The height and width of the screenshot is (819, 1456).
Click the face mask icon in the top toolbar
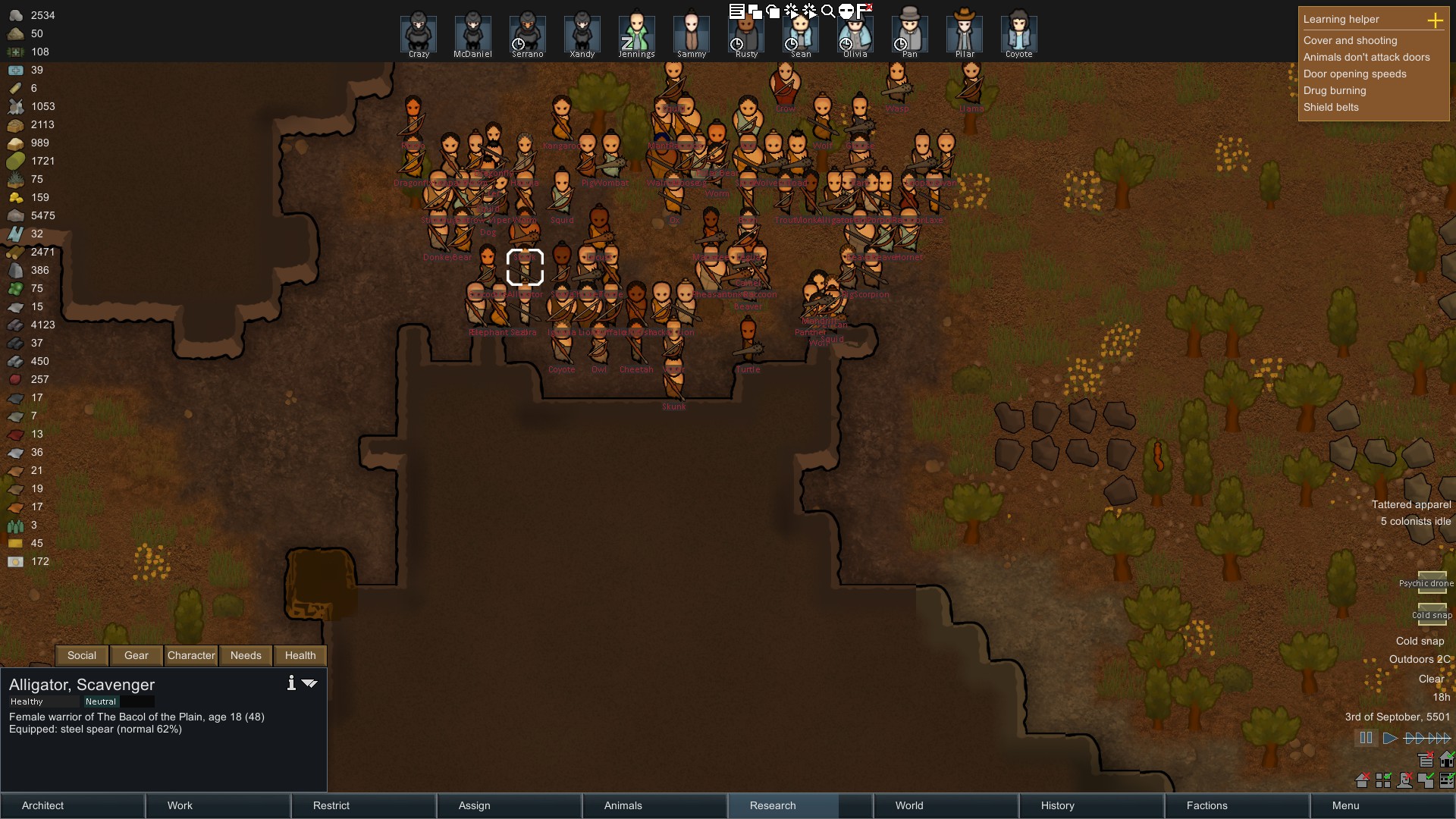coord(847,11)
